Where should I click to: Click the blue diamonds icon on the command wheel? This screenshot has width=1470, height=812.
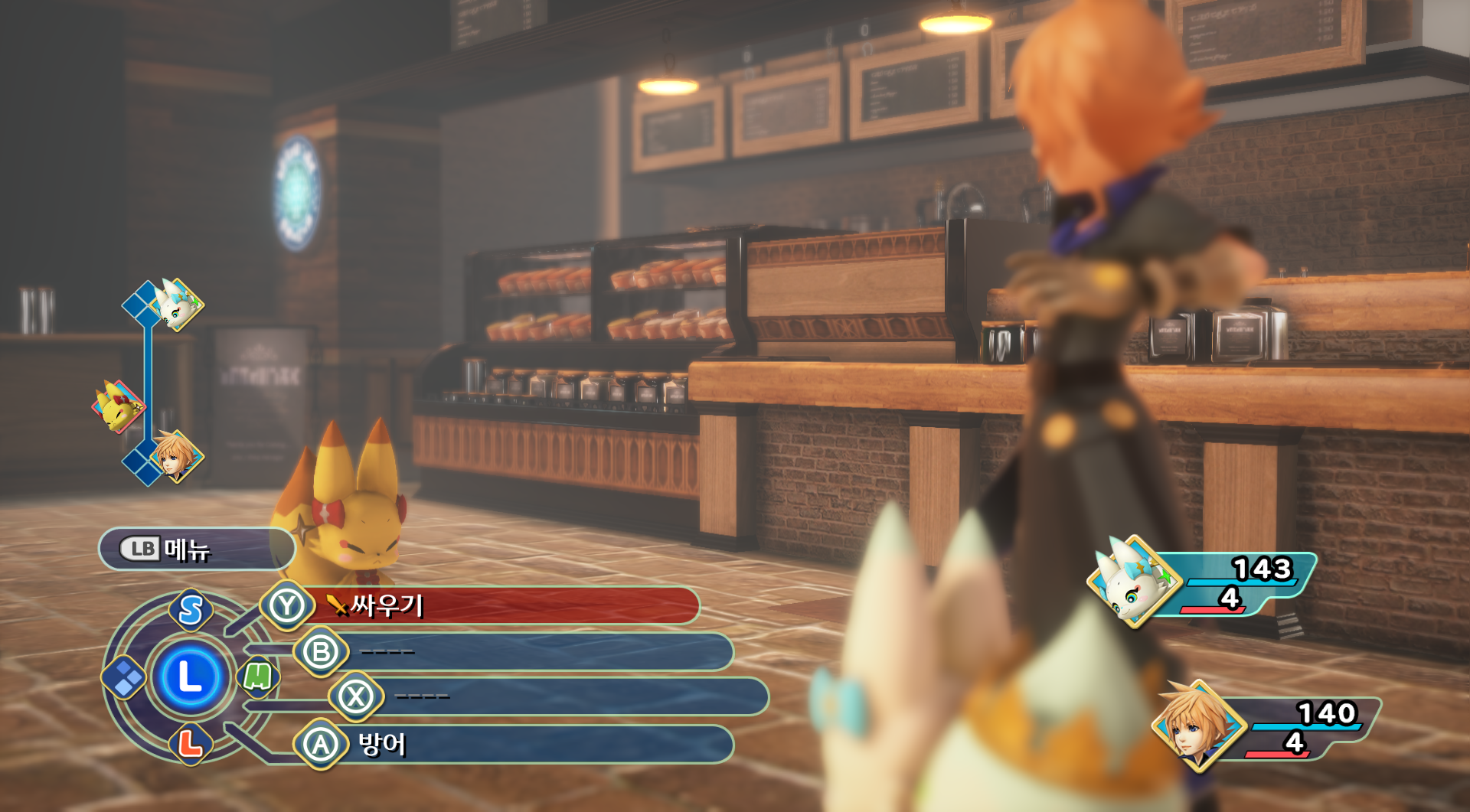point(125,677)
